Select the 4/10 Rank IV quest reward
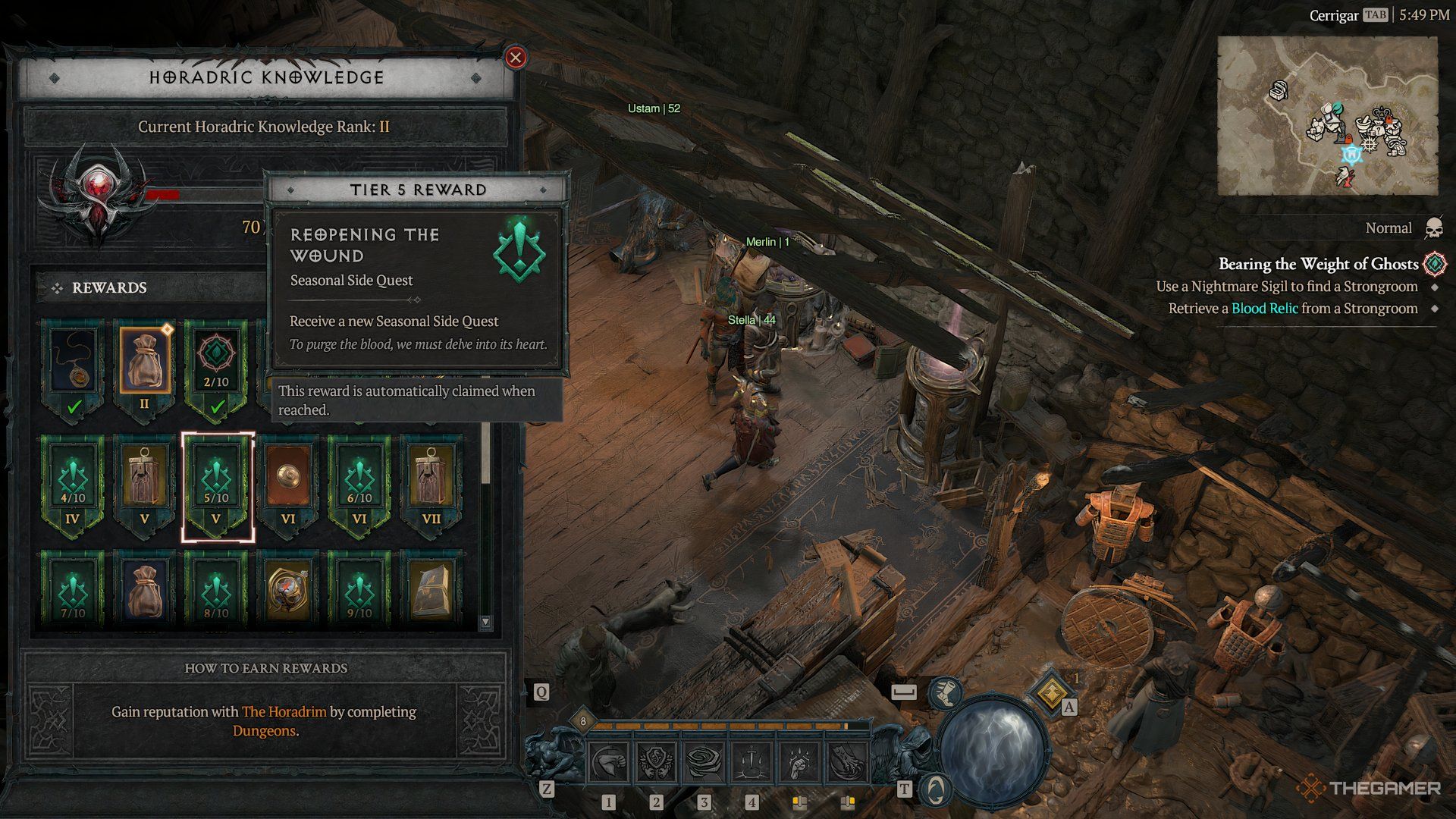1456x819 pixels. (73, 485)
